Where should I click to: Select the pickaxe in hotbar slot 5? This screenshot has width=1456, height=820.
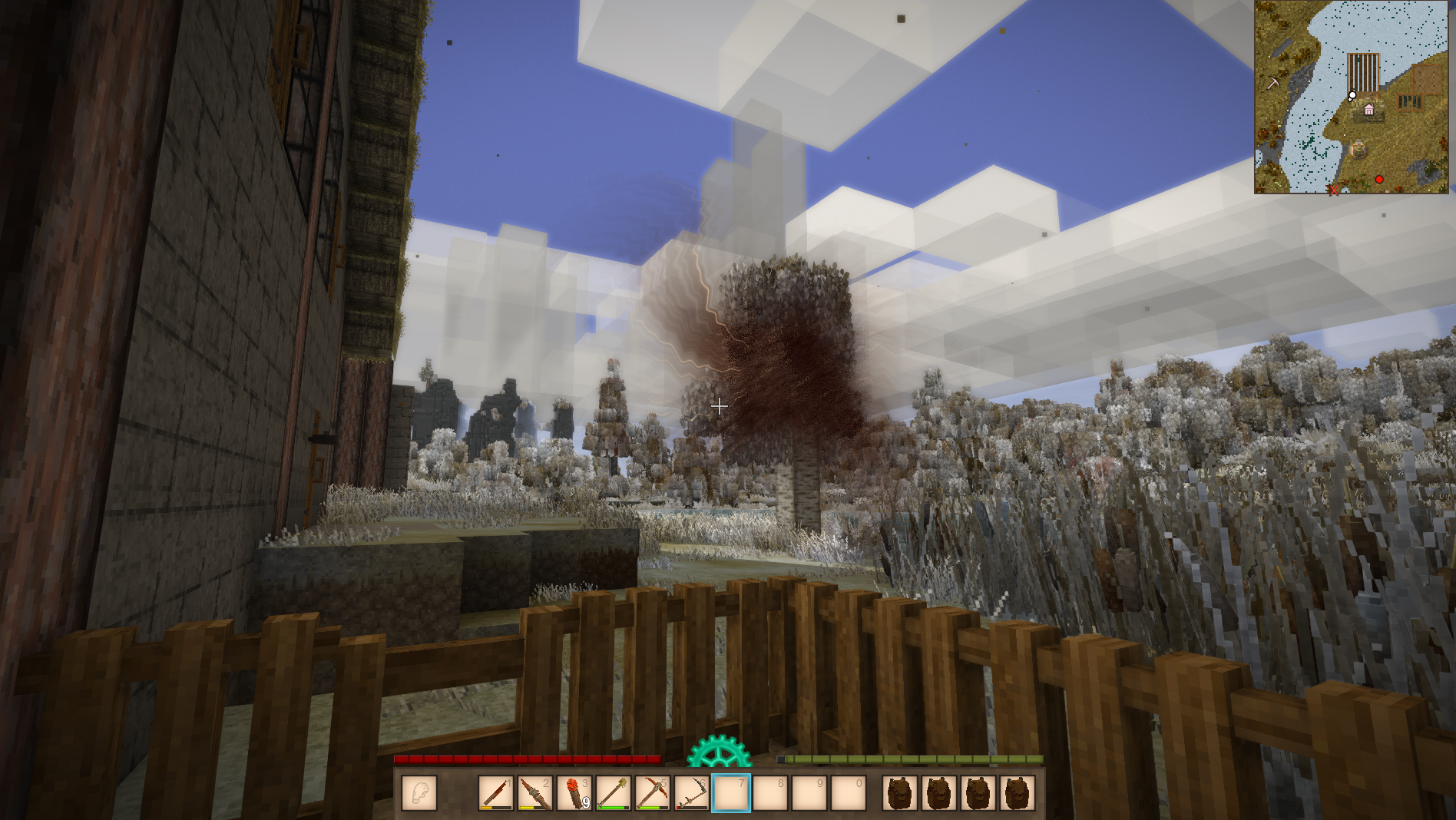click(x=653, y=793)
